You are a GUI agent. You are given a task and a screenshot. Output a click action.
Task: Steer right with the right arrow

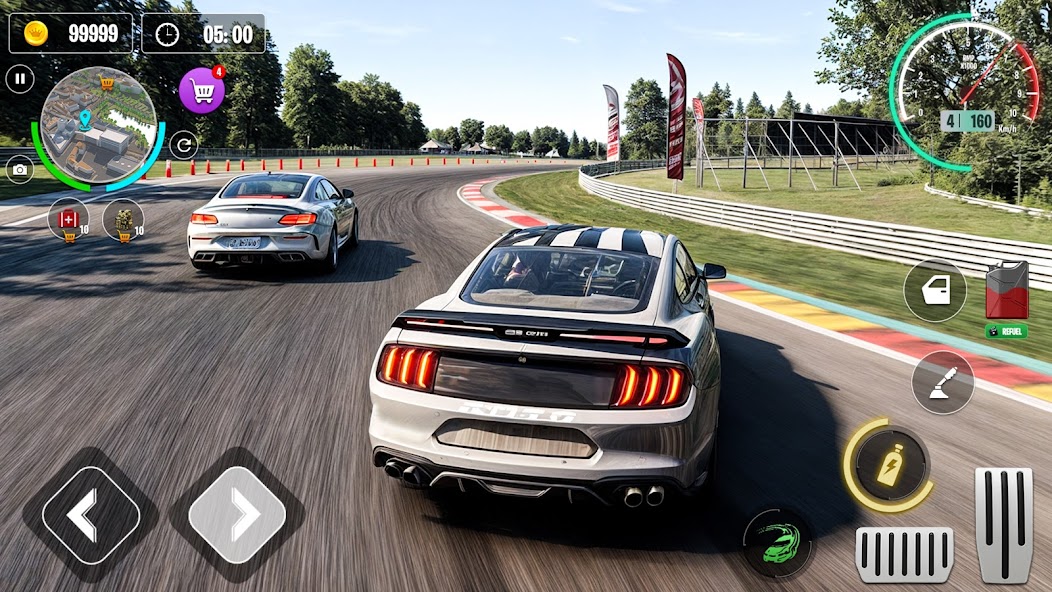click(x=237, y=515)
